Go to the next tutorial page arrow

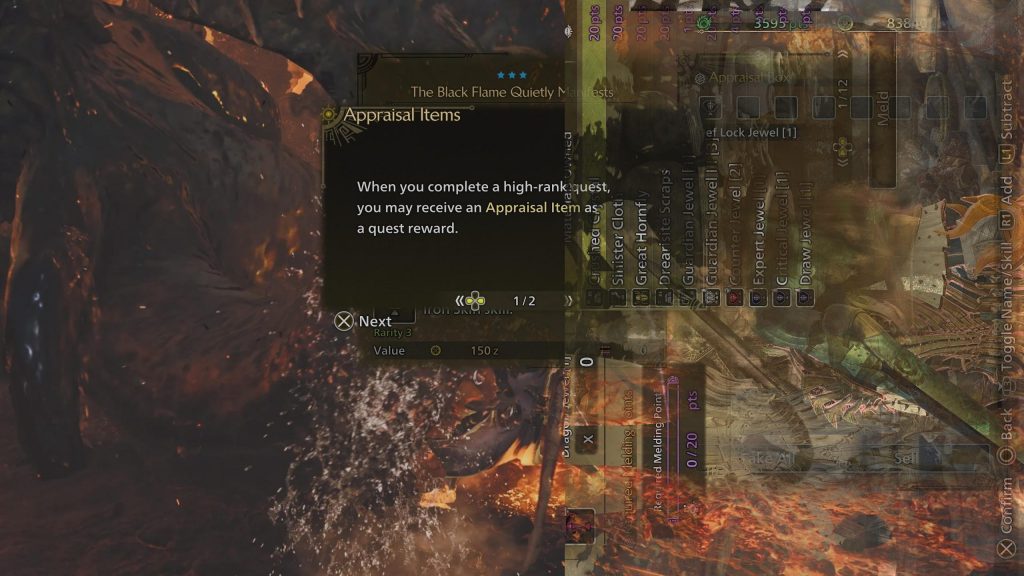click(569, 300)
